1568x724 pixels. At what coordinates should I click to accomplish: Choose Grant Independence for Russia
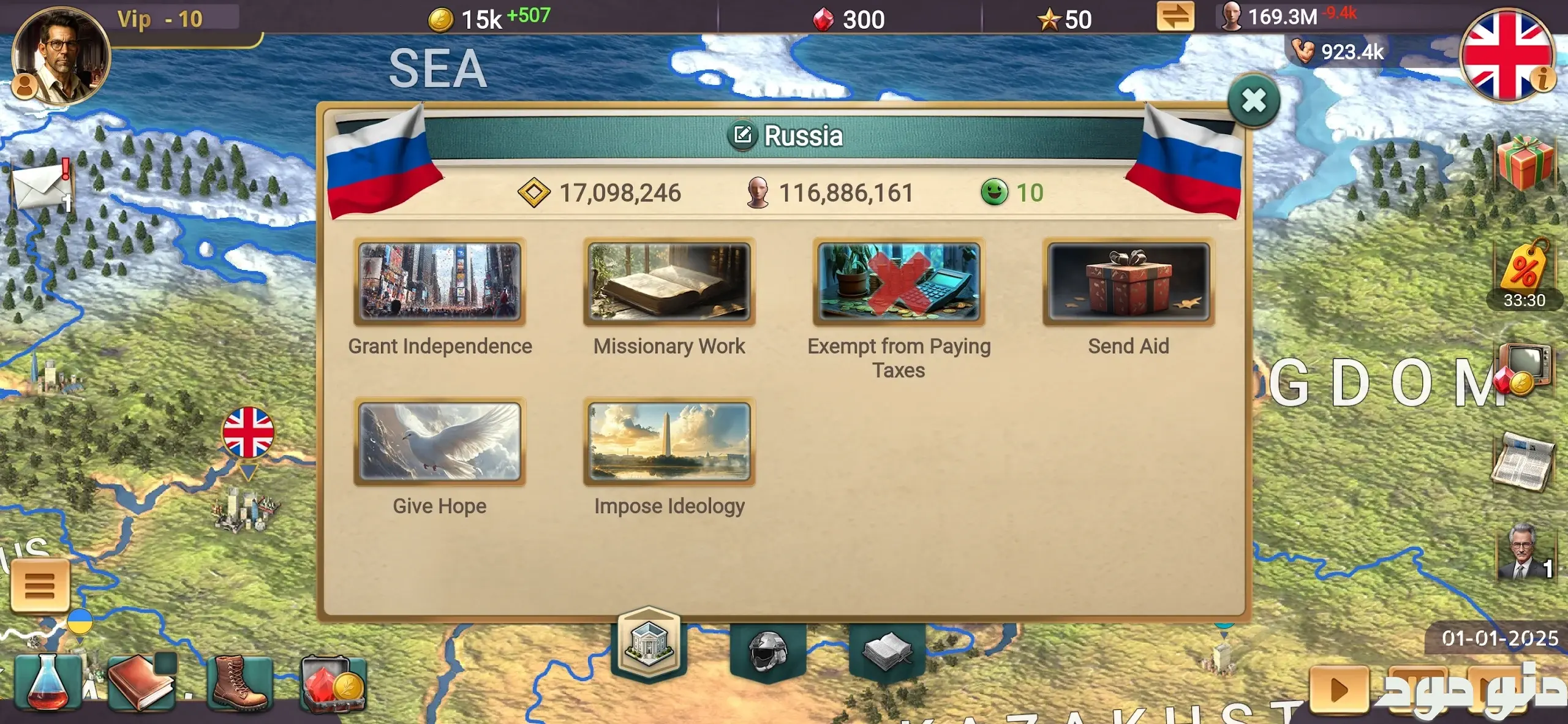pyautogui.click(x=440, y=282)
